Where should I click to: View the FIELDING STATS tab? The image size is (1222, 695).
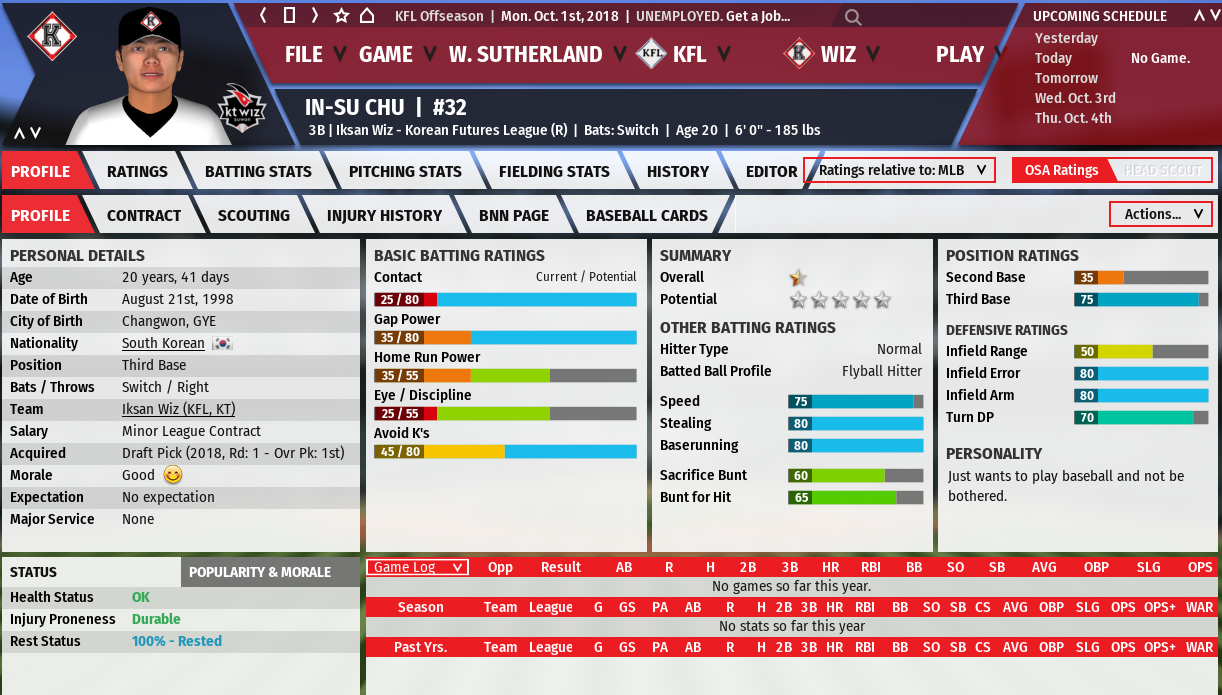click(554, 171)
